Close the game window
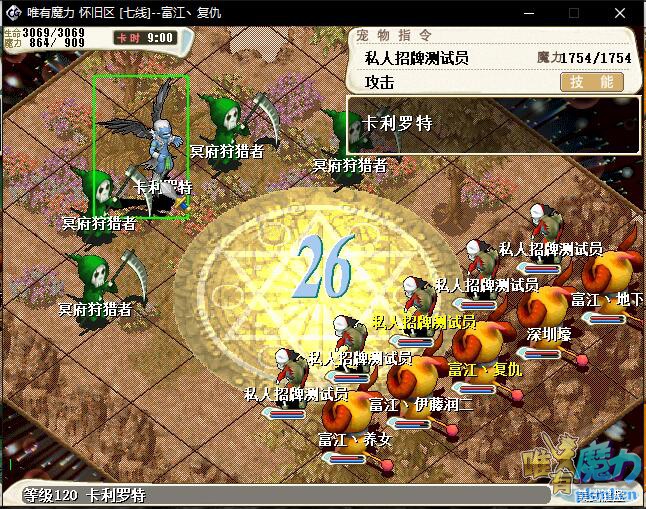This screenshot has width=646, height=509. pos(620,13)
